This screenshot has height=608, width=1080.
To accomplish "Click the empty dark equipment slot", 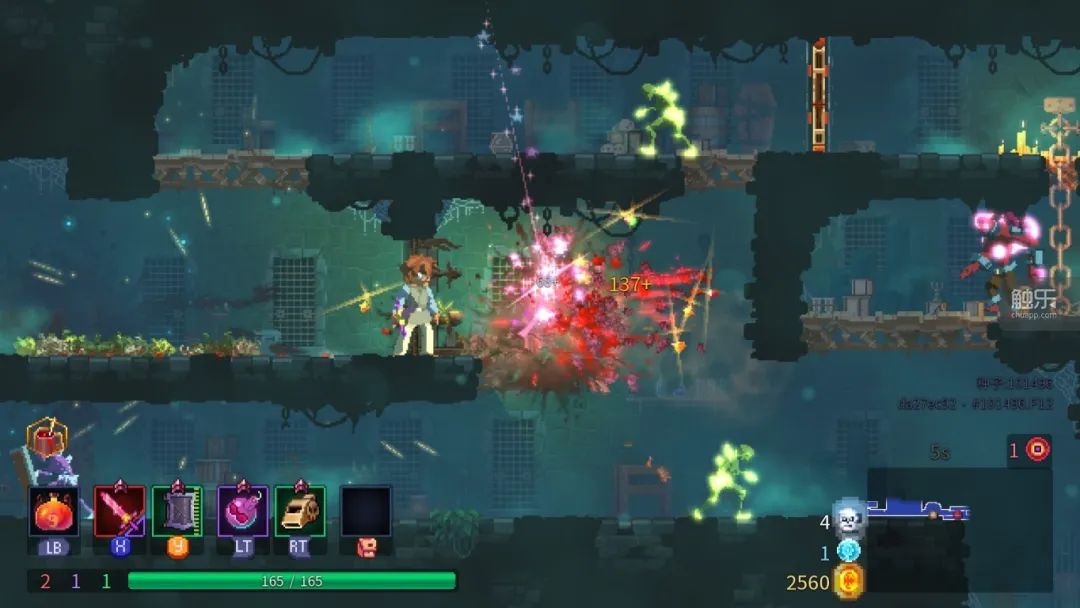I will (x=366, y=512).
